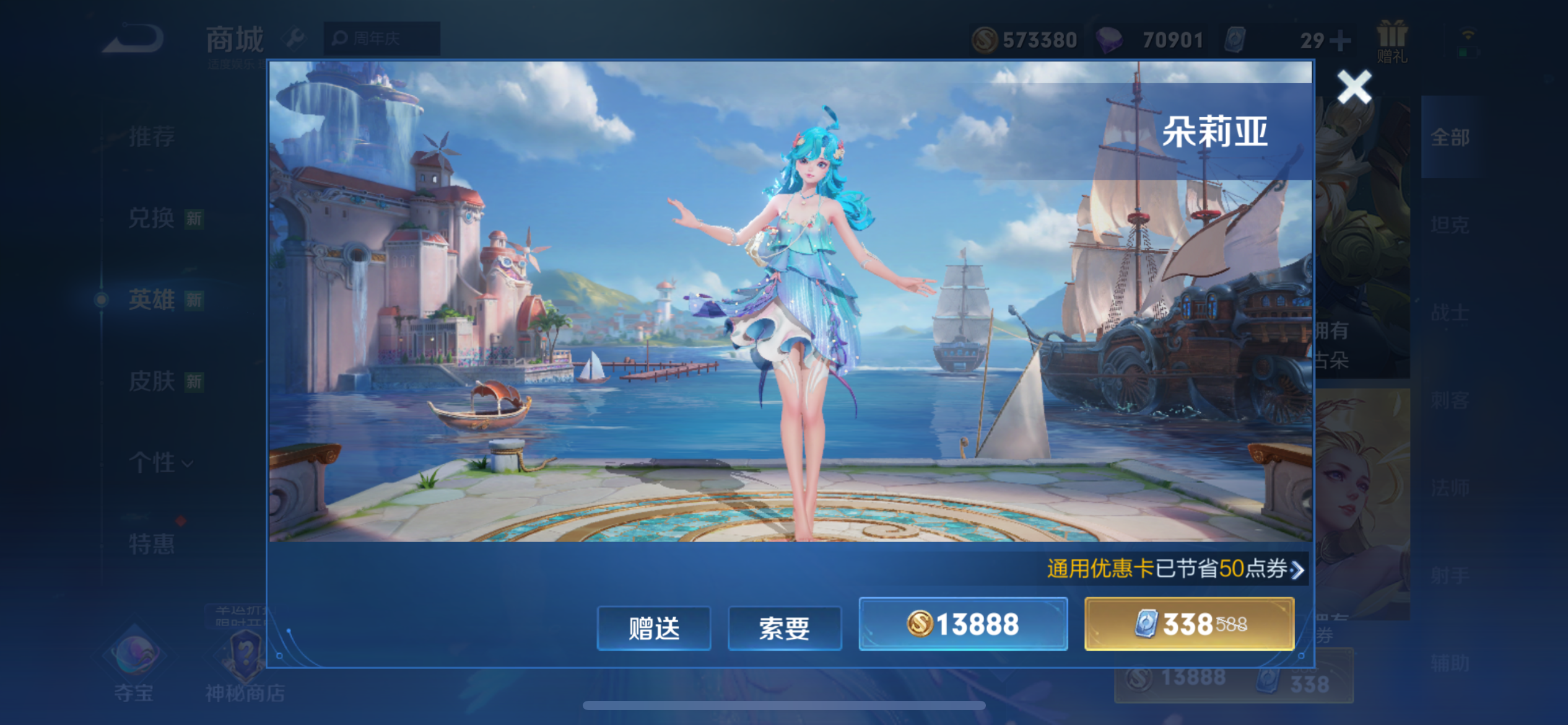This screenshot has width=1568, height=725.
Task: Buy hero with 13888 gold coins
Action: (x=963, y=624)
